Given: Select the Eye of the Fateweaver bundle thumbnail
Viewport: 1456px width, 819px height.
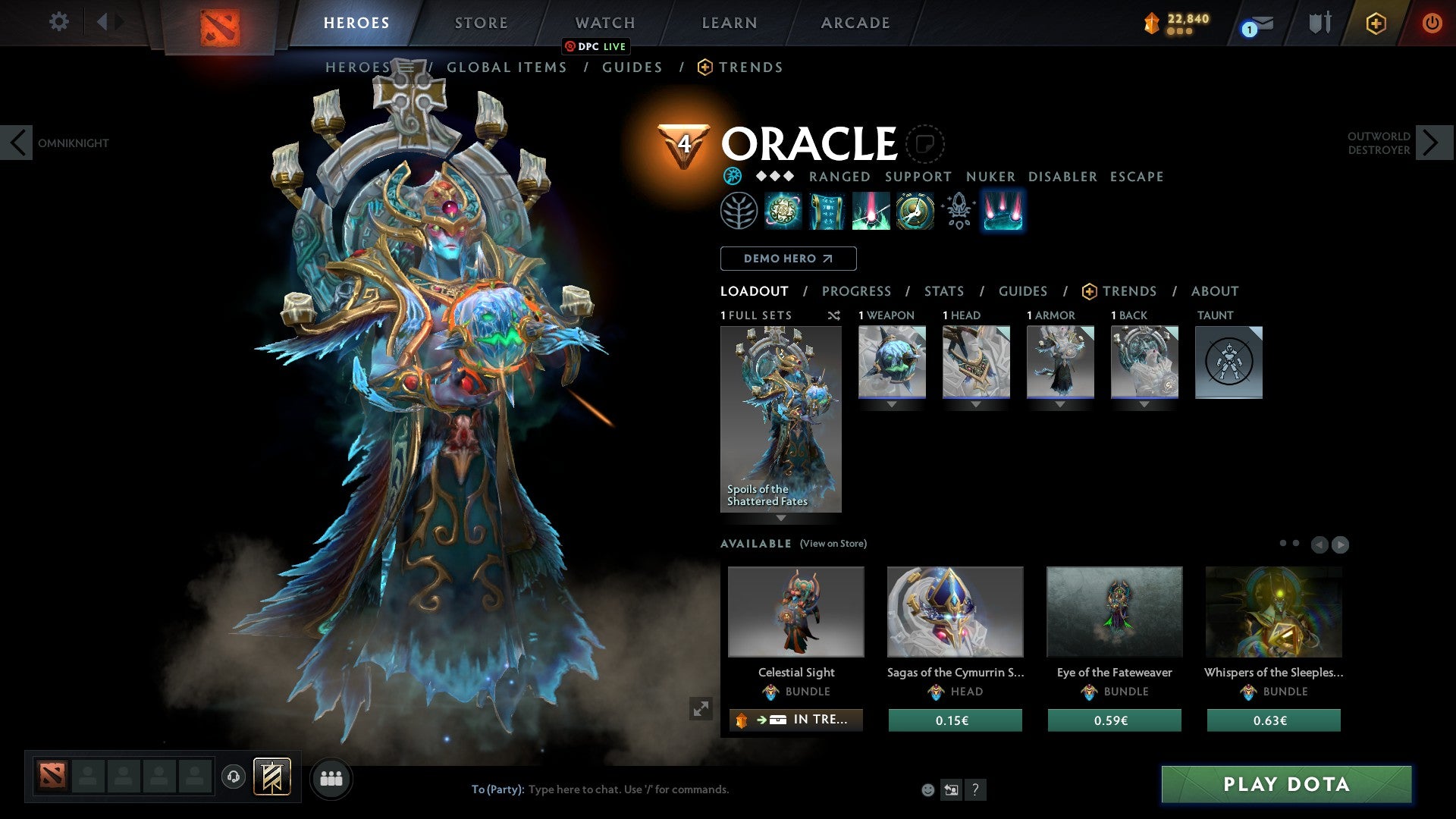Looking at the screenshot, I should [x=1113, y=611].
